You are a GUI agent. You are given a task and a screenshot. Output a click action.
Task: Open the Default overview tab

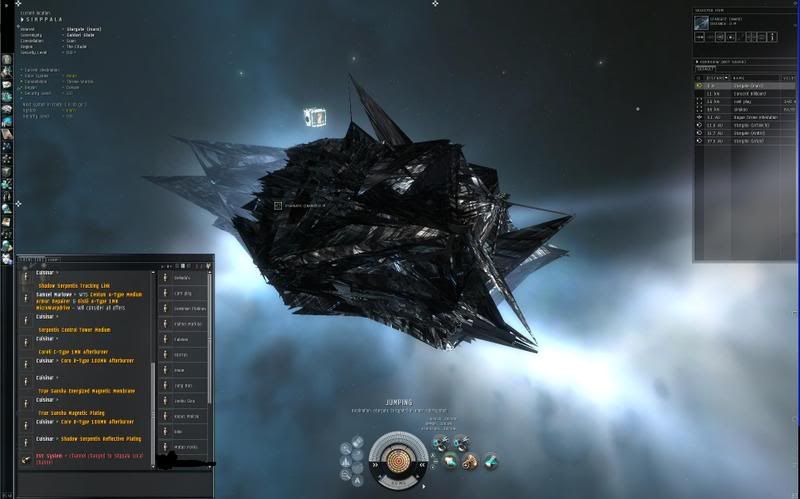coord(705,69)
